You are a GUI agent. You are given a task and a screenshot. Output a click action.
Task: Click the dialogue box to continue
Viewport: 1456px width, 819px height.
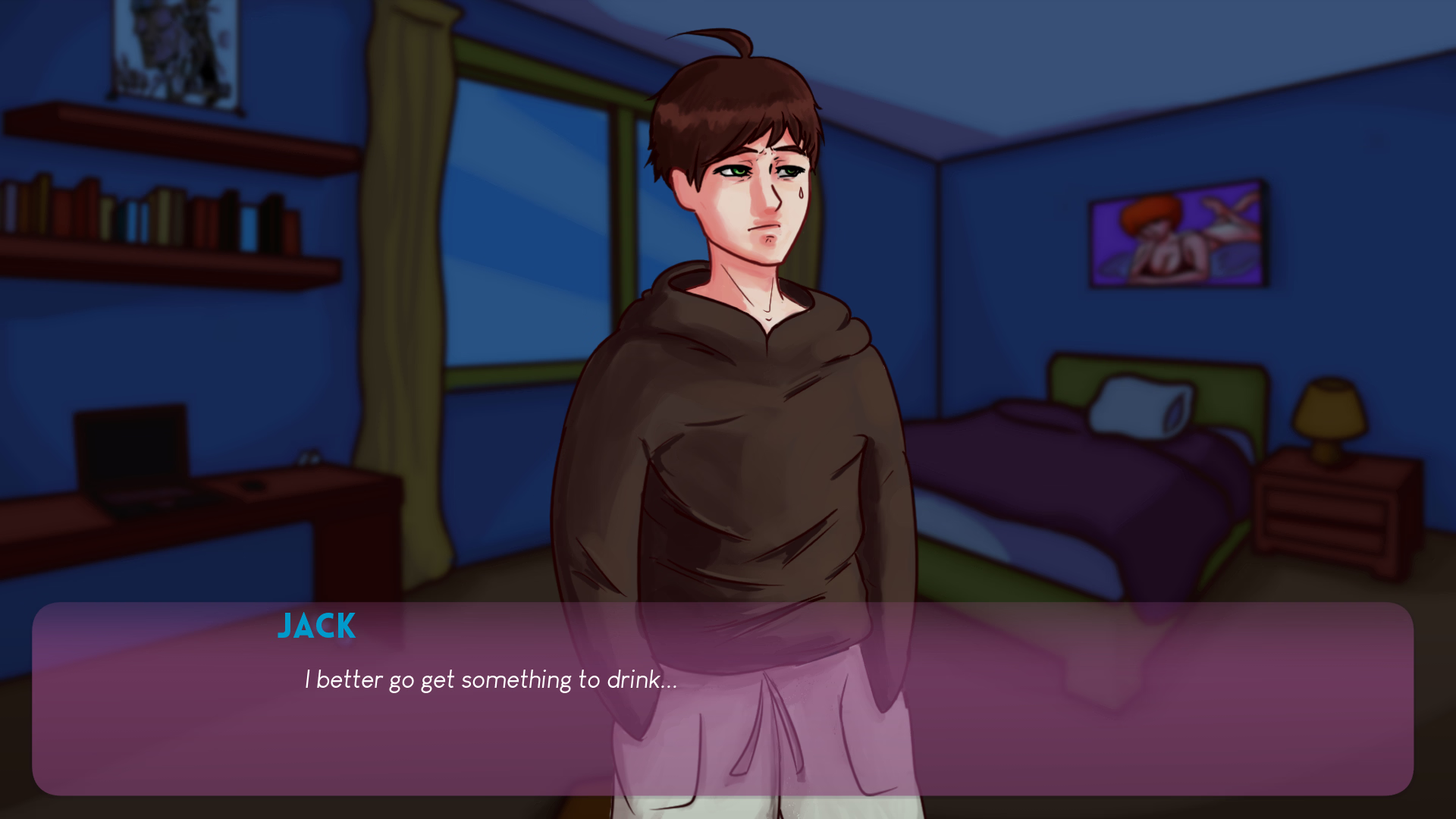tap(722, 698)
